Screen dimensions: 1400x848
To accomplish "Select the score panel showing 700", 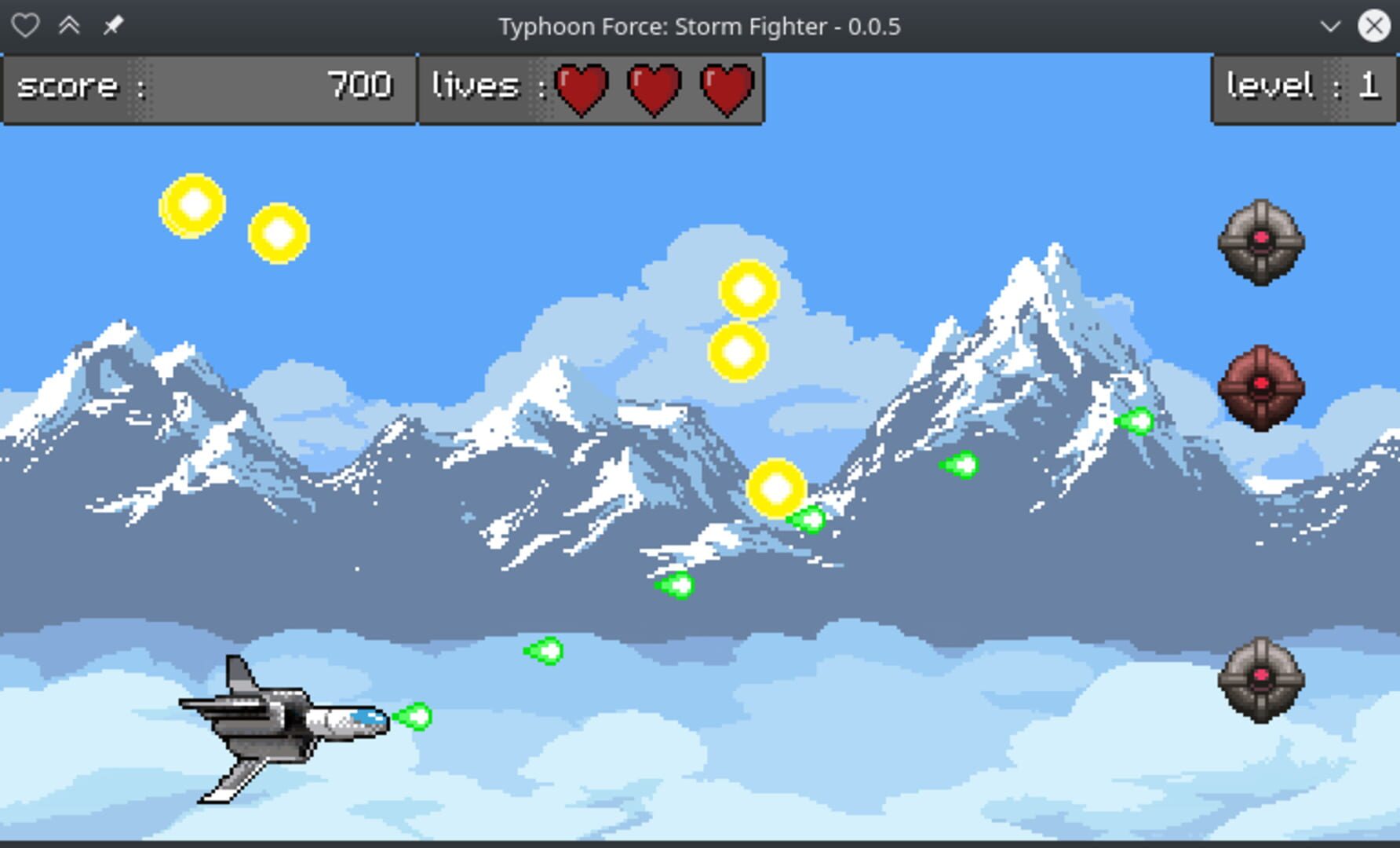I will pyautogui.click(x=208, y=86).
